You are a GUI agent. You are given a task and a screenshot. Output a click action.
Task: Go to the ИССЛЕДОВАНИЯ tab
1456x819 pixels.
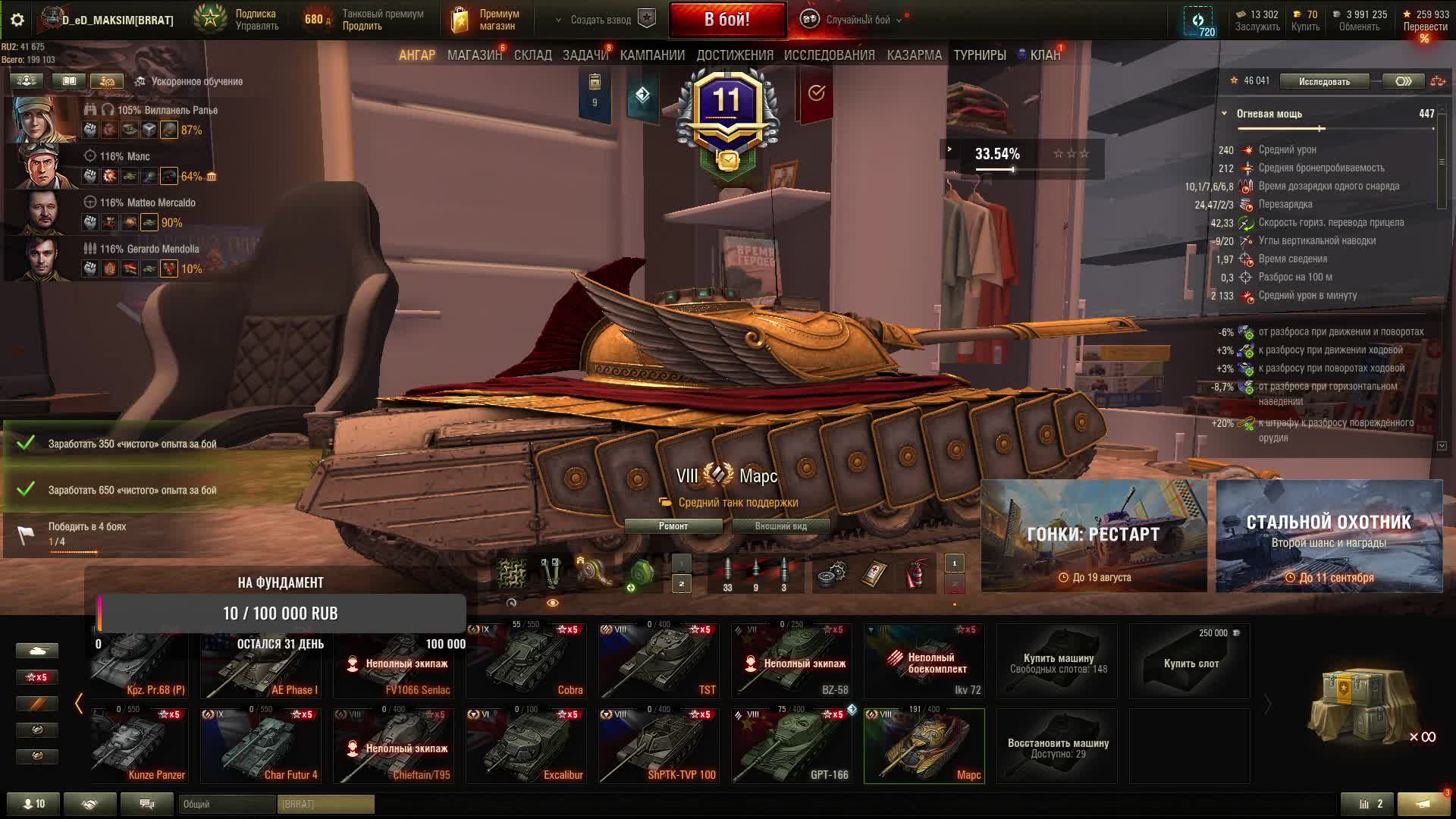829,55
